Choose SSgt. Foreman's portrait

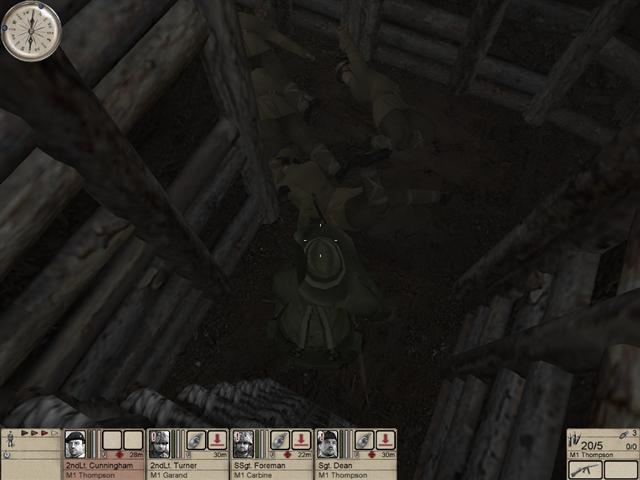coord(243,443)
